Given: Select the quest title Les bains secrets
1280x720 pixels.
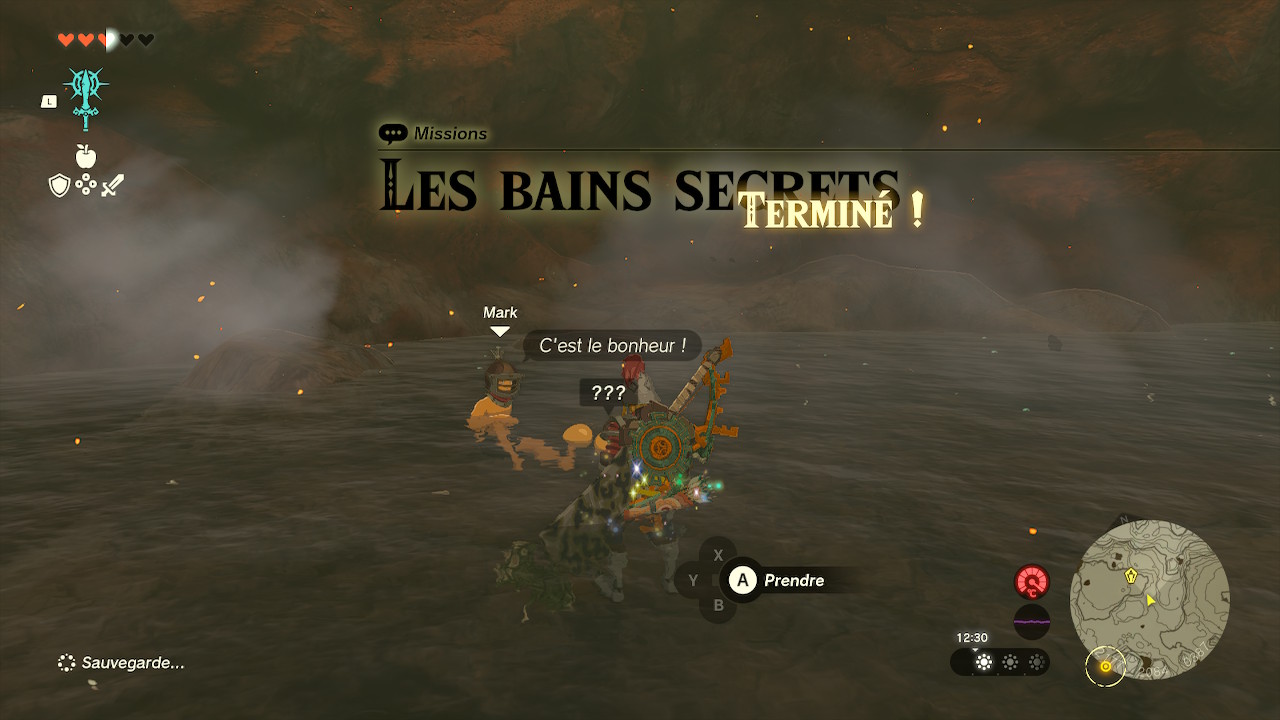Looking at the screenshot, I should (640, 188).
